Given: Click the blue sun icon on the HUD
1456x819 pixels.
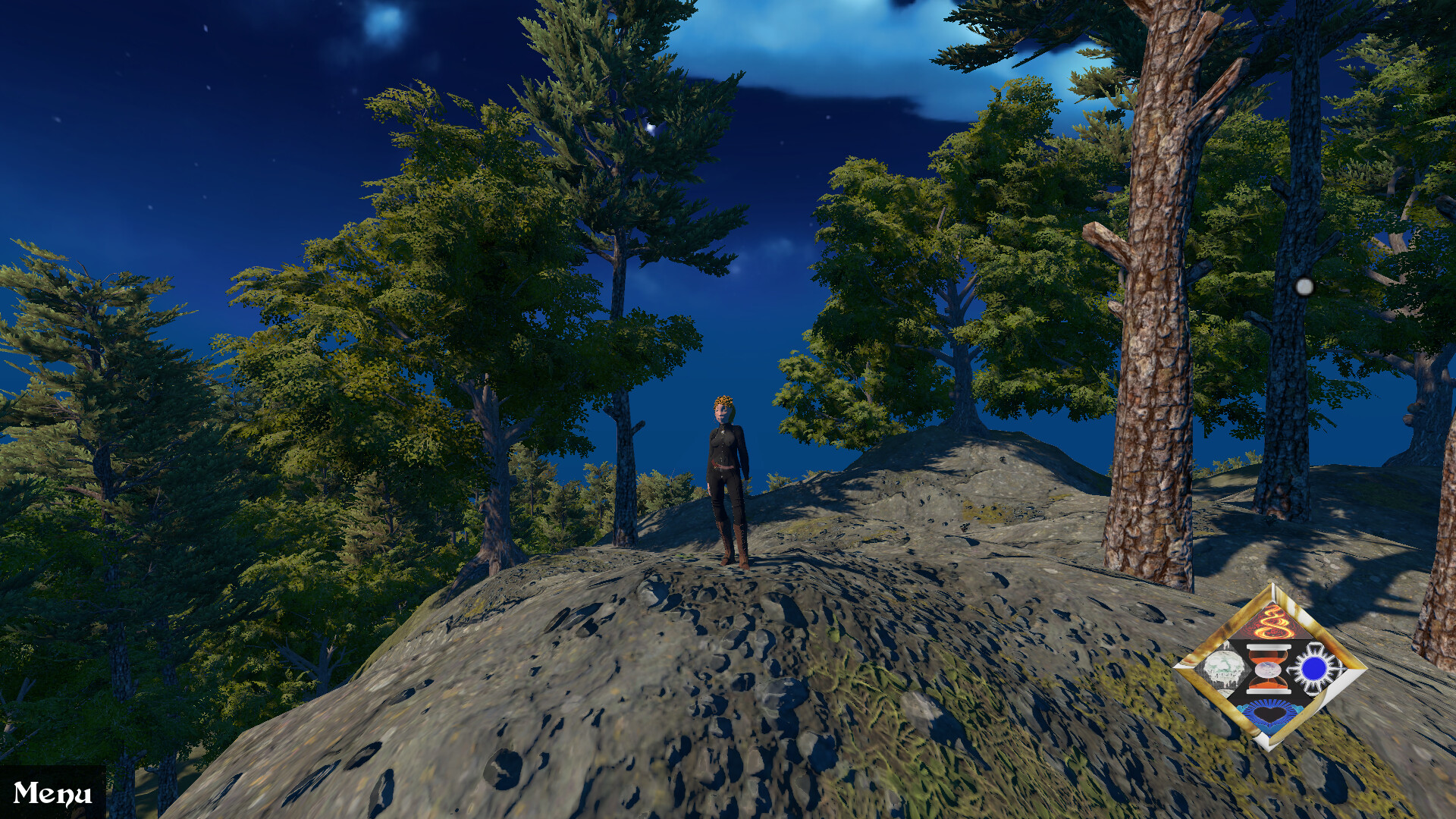Looking at the screenshot, I should [1315, 668].
